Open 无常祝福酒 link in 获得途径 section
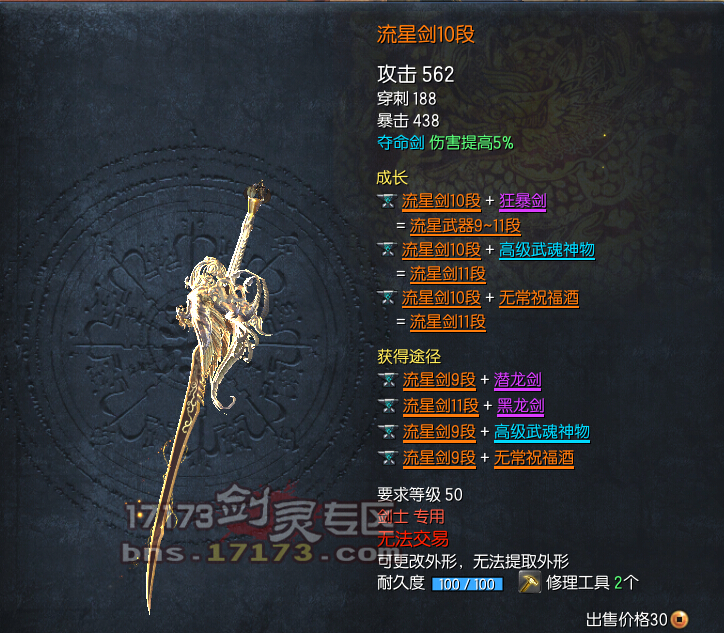The image size is (724, 633). pos(534,458)
